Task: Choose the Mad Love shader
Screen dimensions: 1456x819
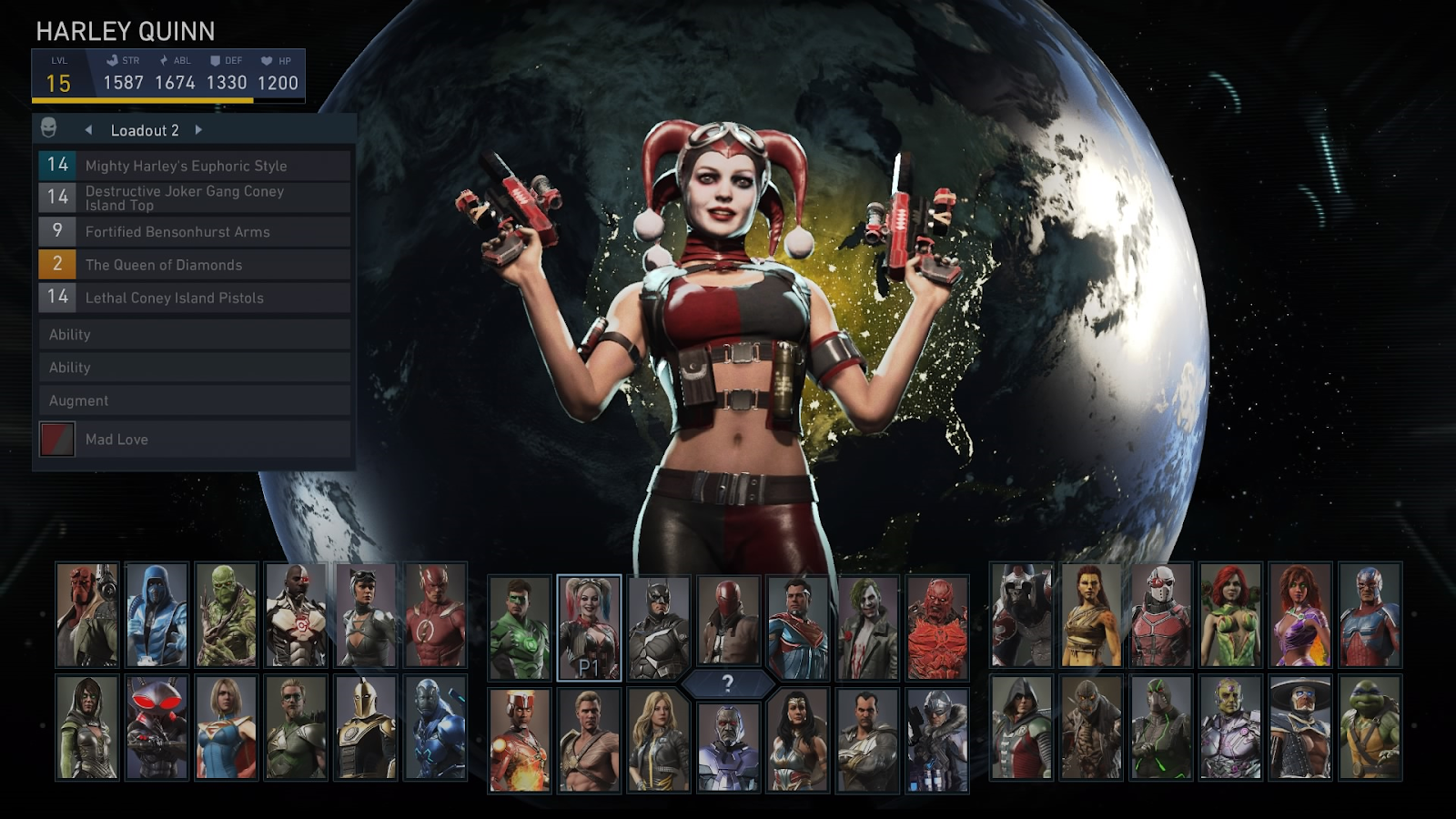Action: (194, 440)
